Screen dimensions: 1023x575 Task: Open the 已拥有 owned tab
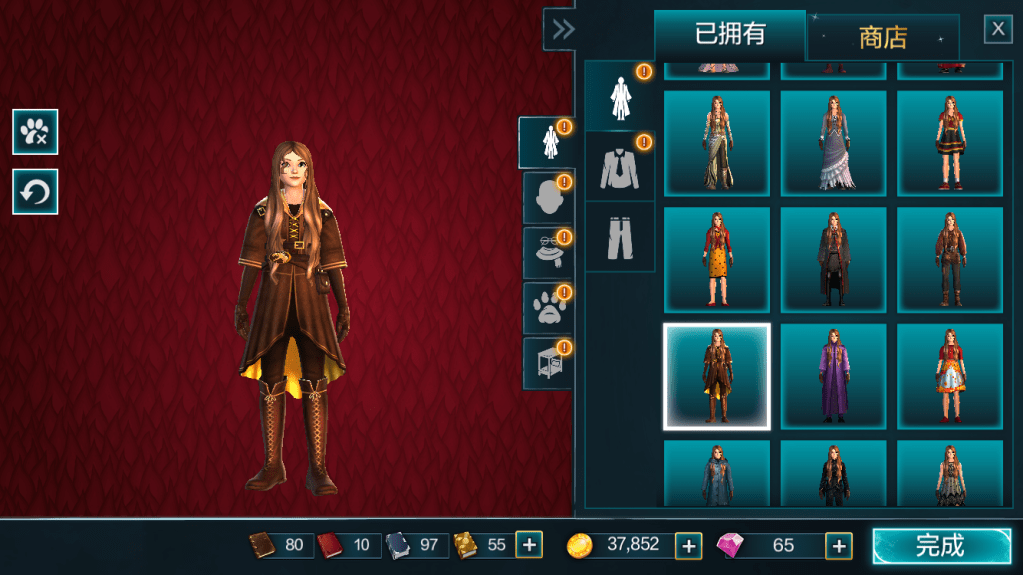pos(730,34)
